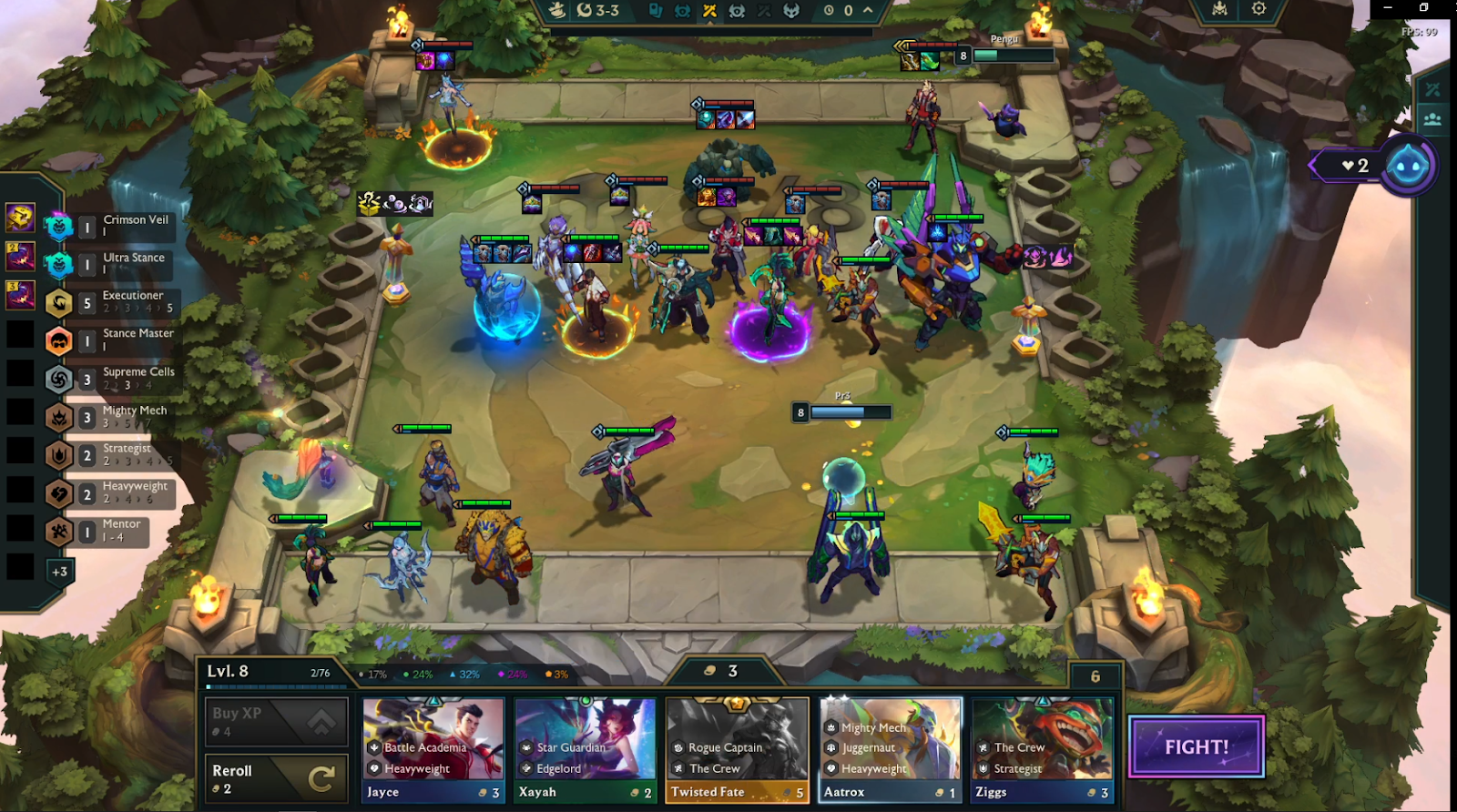Viewport: 1457px width, 812px height.
Task: Buy the Jayce champion card
Action: (433, 749)
